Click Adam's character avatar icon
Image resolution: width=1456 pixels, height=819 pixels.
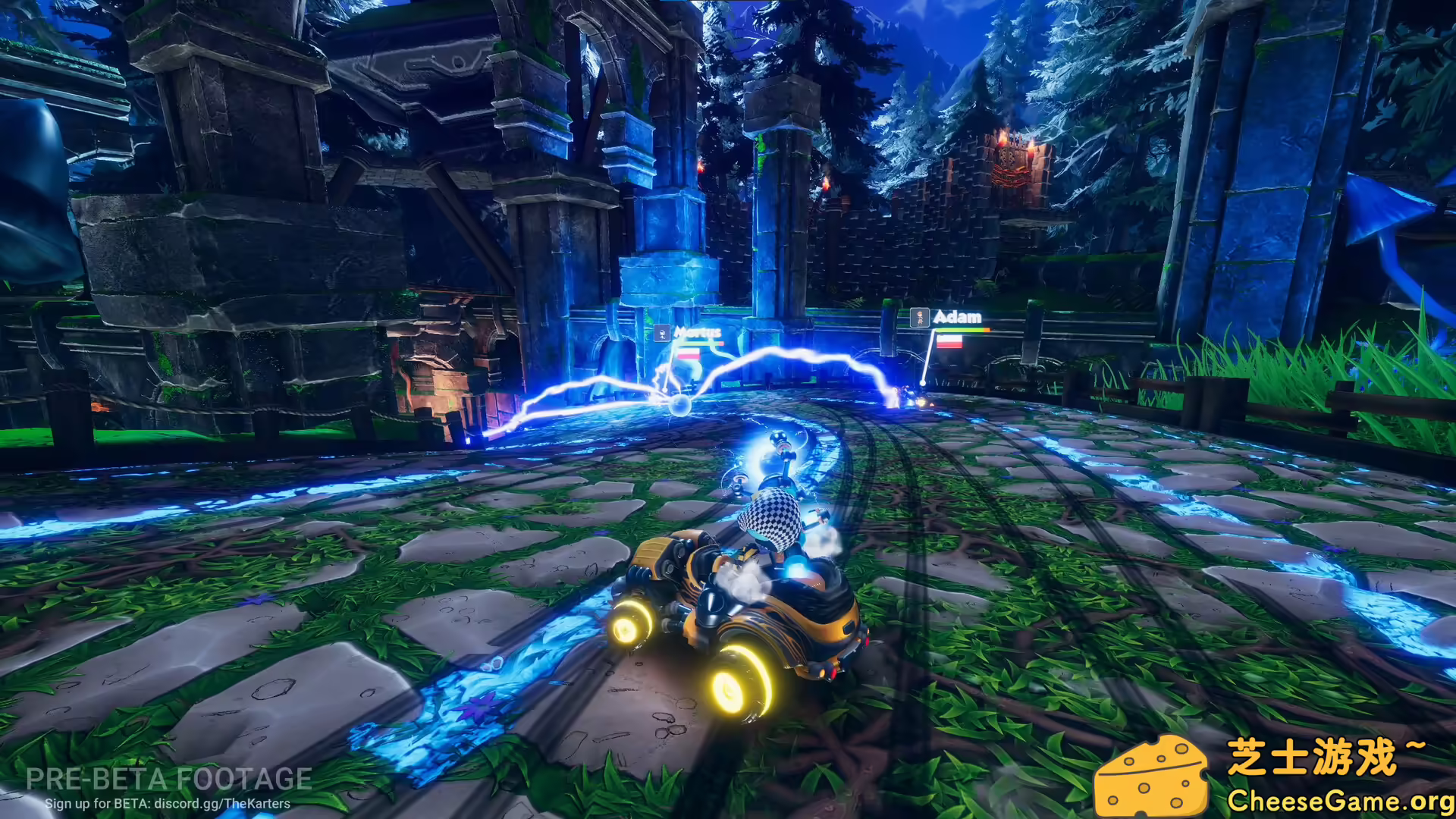(x=920, y=318)
